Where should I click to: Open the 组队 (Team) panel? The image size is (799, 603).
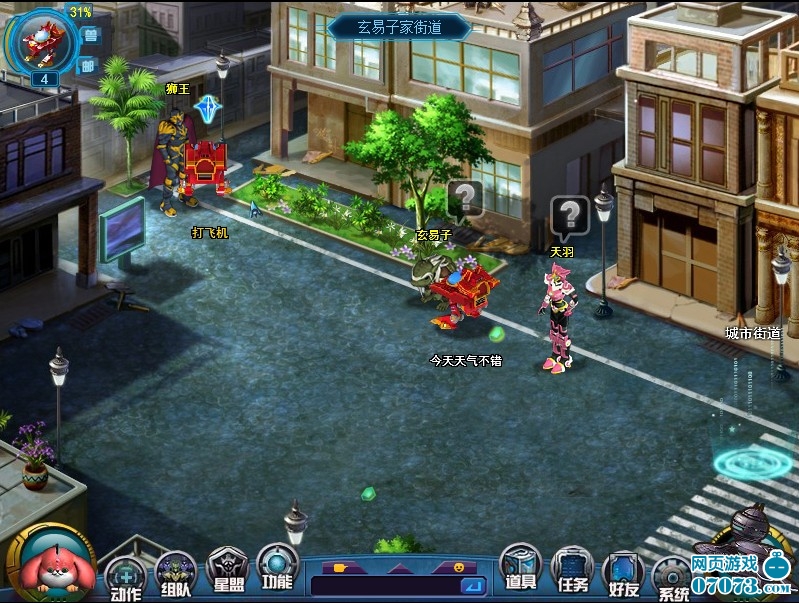click(x=176, y=574)
